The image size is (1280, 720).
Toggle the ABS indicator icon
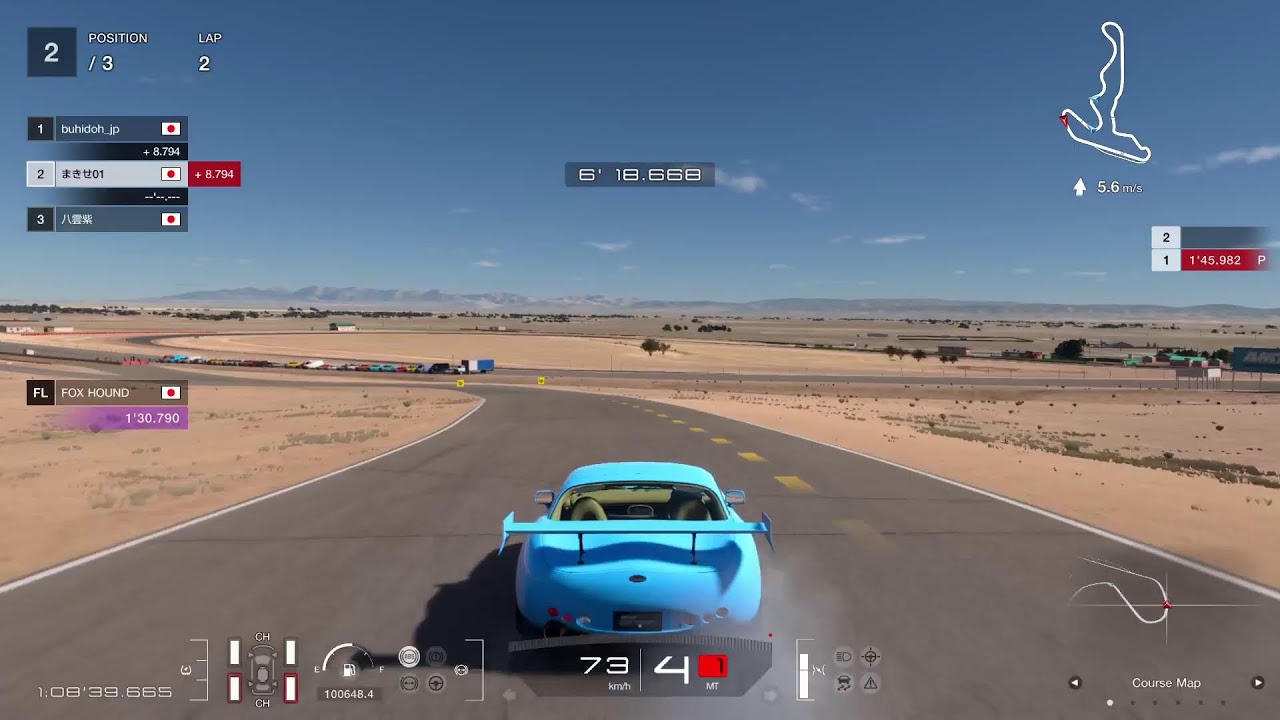(409, 657)
